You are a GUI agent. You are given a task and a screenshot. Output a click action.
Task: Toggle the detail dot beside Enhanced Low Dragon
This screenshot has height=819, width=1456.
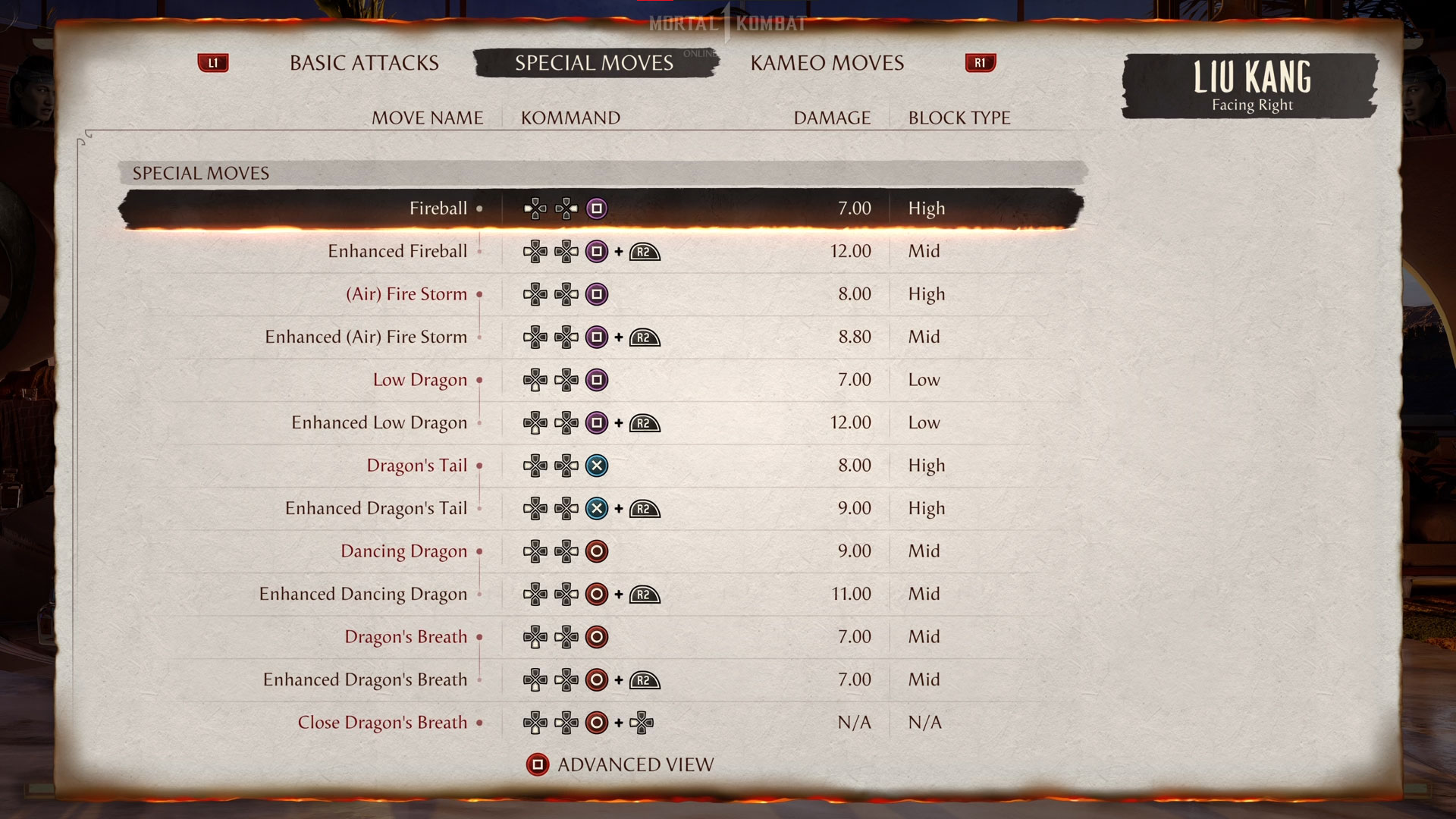click(479, 423)
